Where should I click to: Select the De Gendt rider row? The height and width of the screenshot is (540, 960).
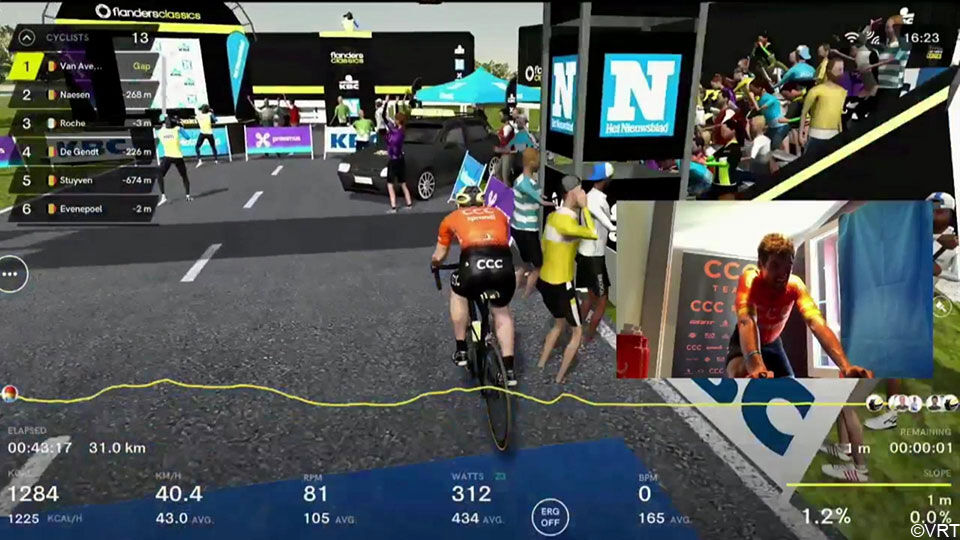82,152
